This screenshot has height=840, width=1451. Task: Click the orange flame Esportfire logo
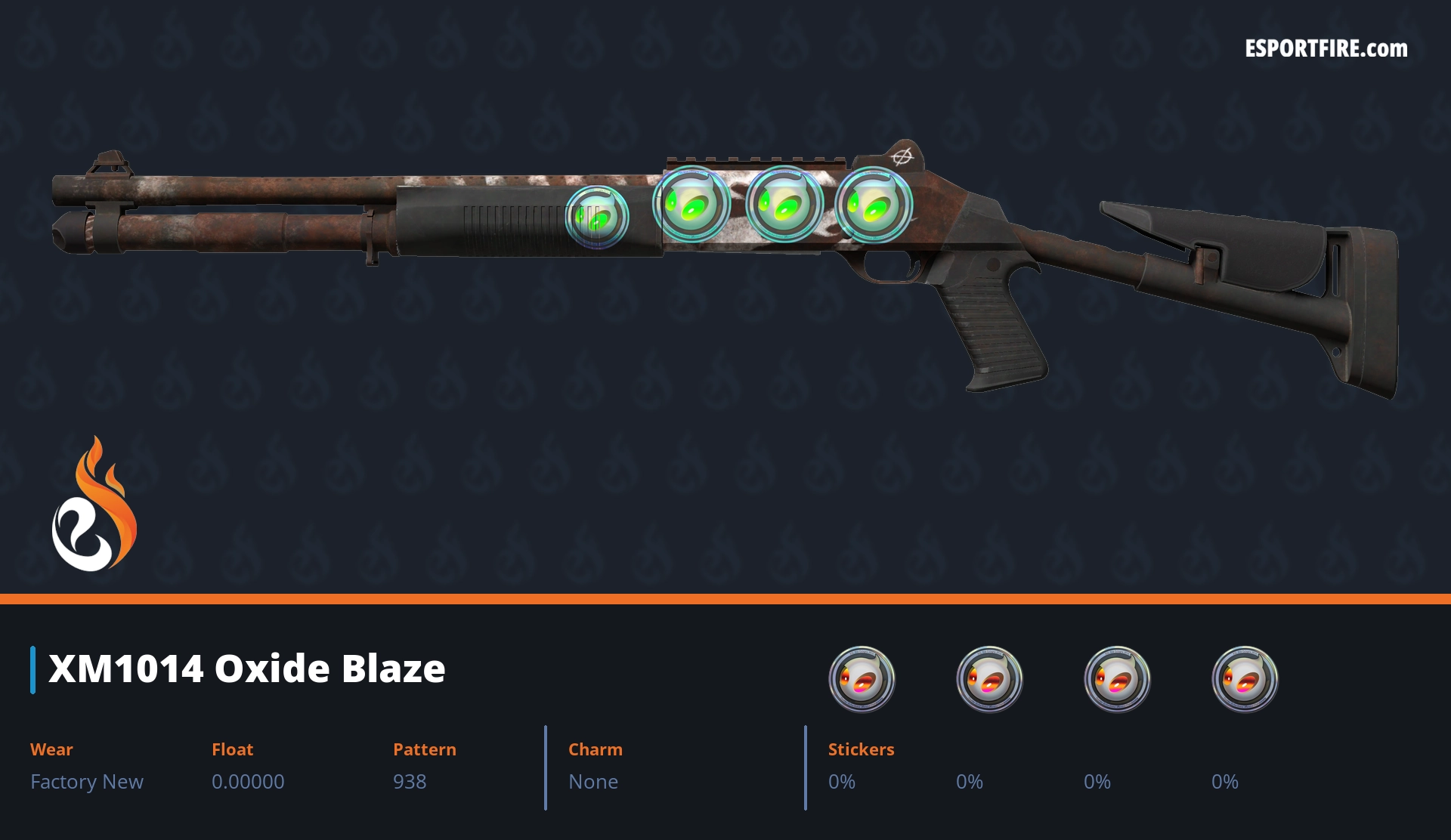point(94,505)
